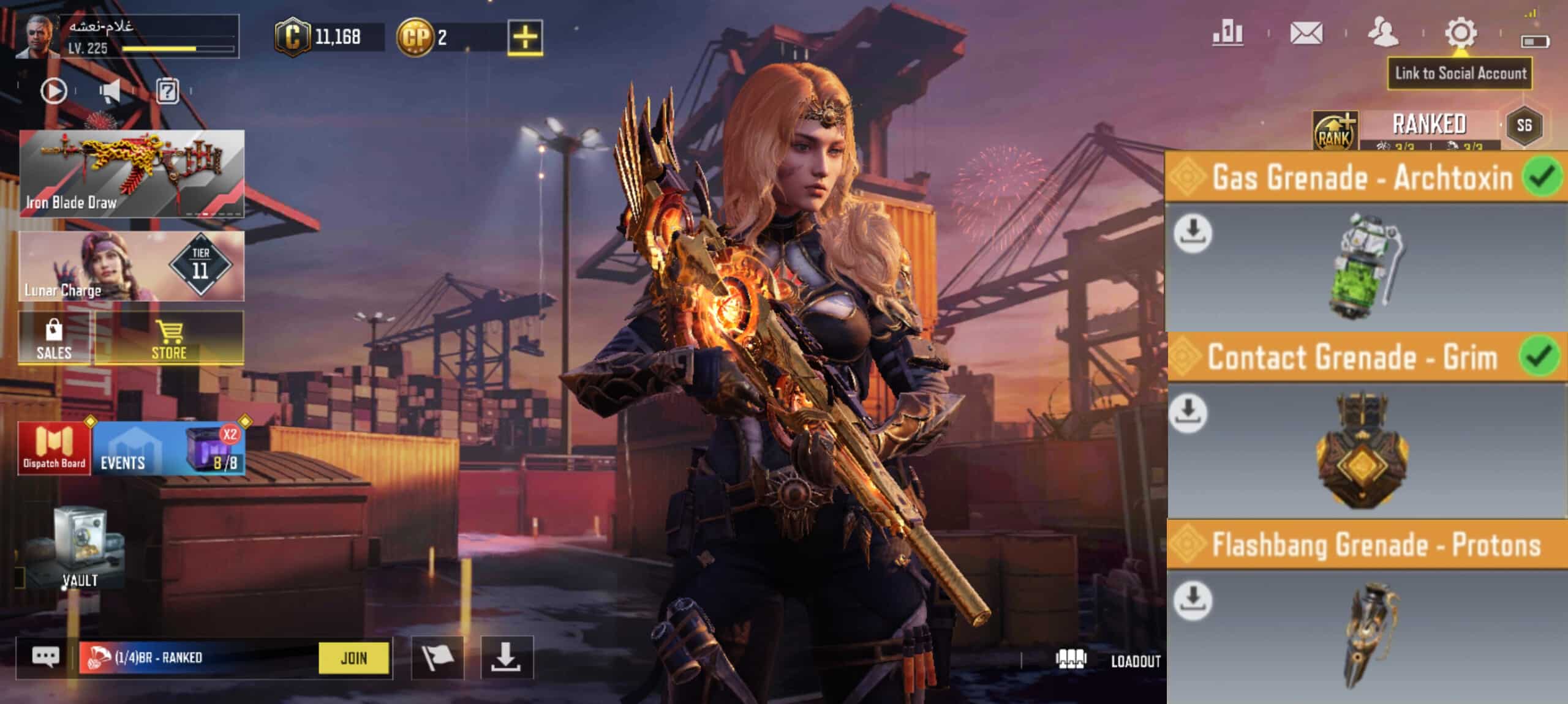Viewport: 1568px width, 704px height.
Task: Go to the Store
Action: [x=169, y=339]
